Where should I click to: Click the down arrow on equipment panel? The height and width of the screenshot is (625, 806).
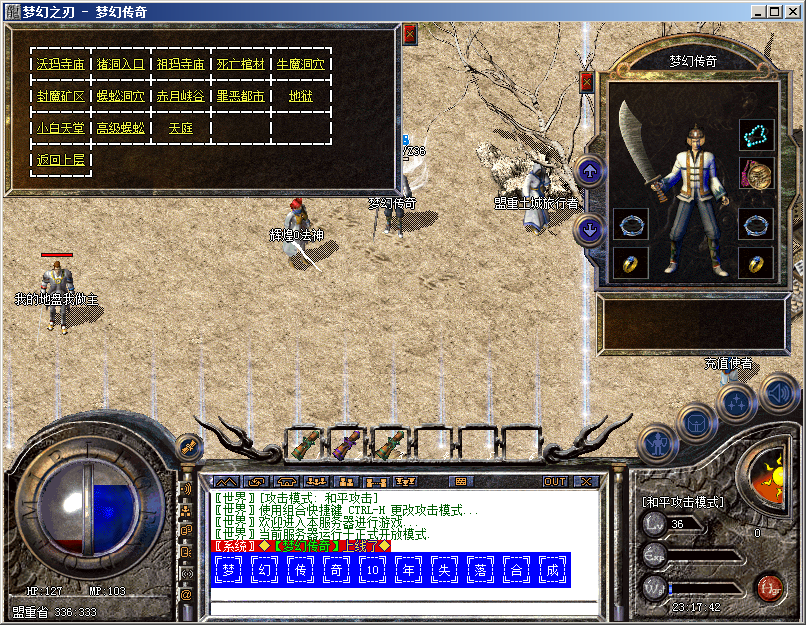coord(590,230)
